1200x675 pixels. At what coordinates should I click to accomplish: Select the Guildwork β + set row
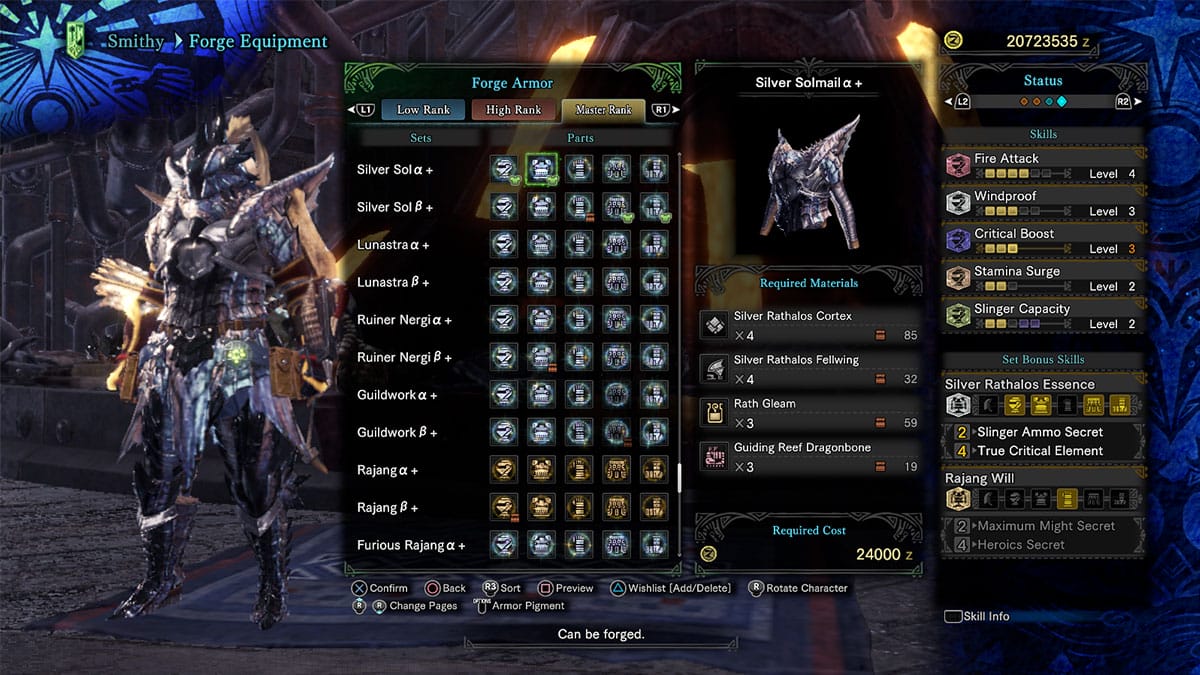(x=397, y=433)
